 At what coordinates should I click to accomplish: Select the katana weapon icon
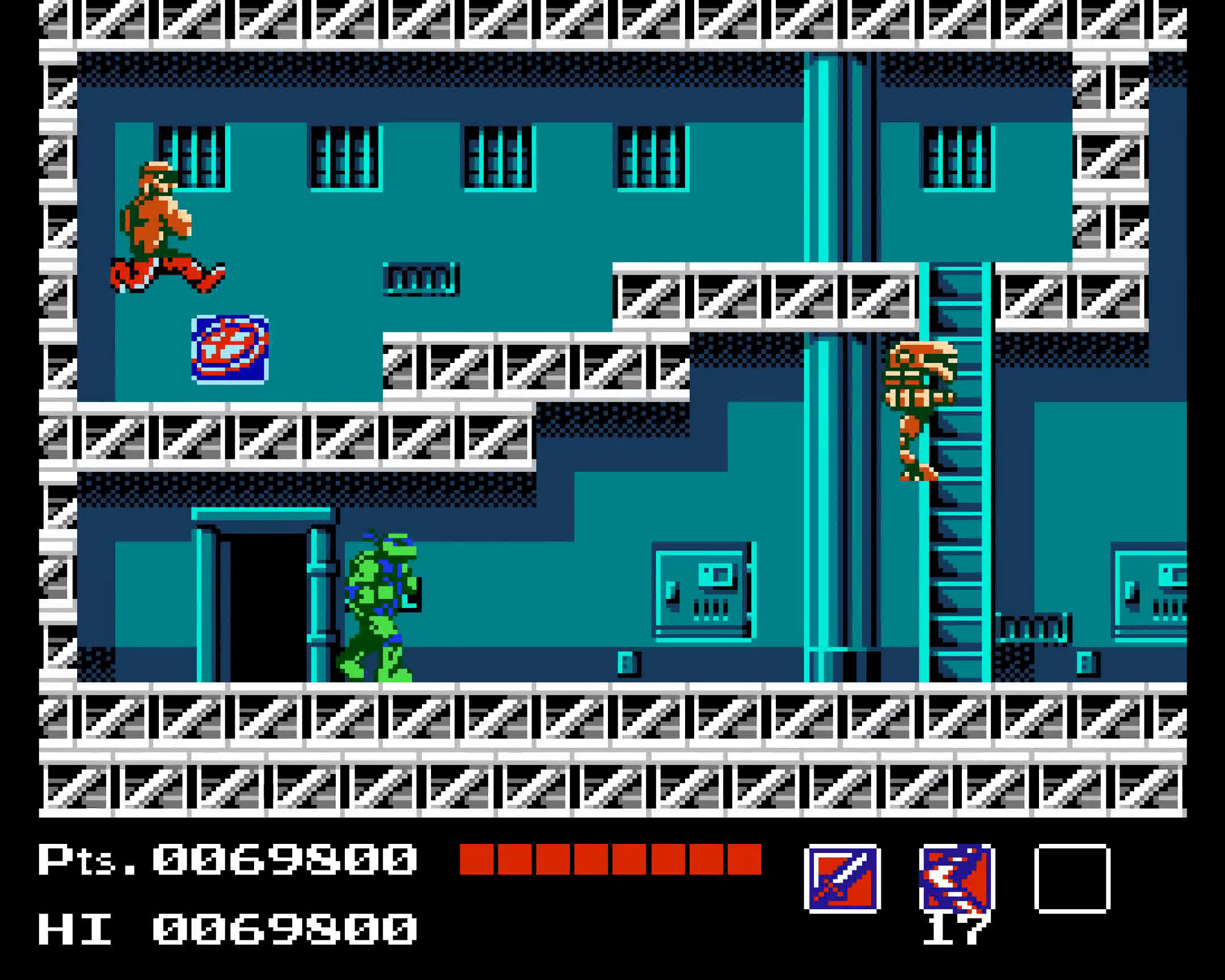(x=842, y=879)
